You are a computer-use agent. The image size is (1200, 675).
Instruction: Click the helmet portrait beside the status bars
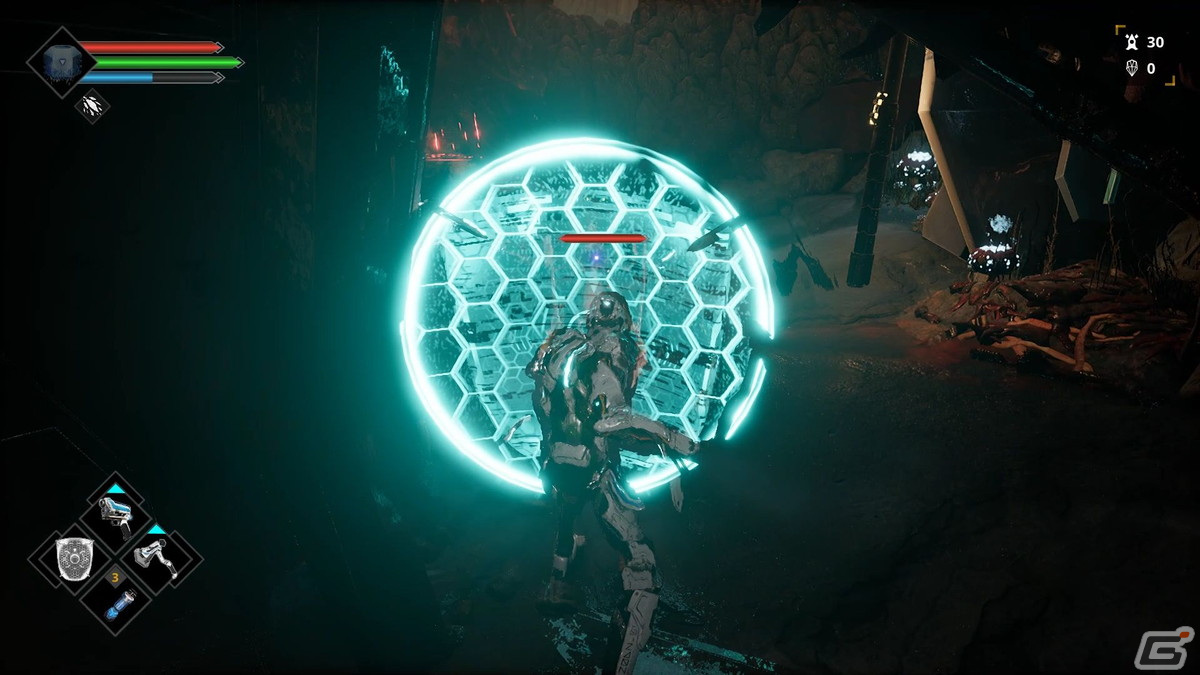click(61, 60)
